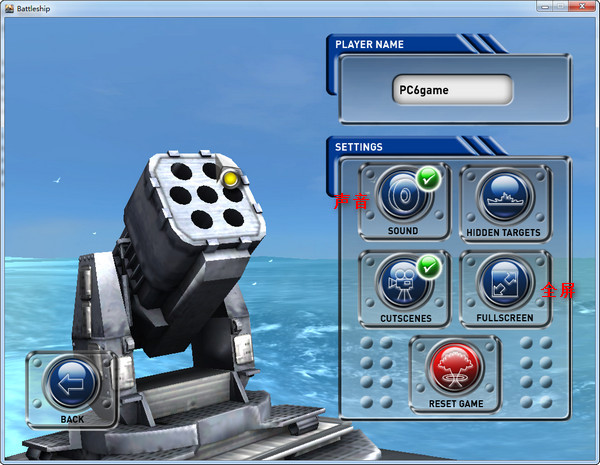Toggle the Cutscenes setting
The width and height of the screenshot is (600, 465).
point(403,283)
